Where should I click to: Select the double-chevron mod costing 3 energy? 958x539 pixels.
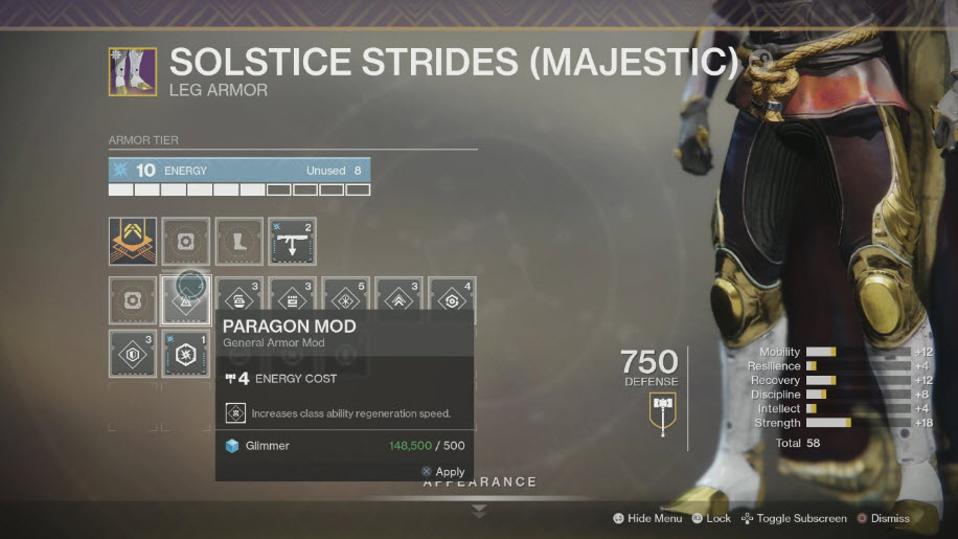(x=399, y=300)
